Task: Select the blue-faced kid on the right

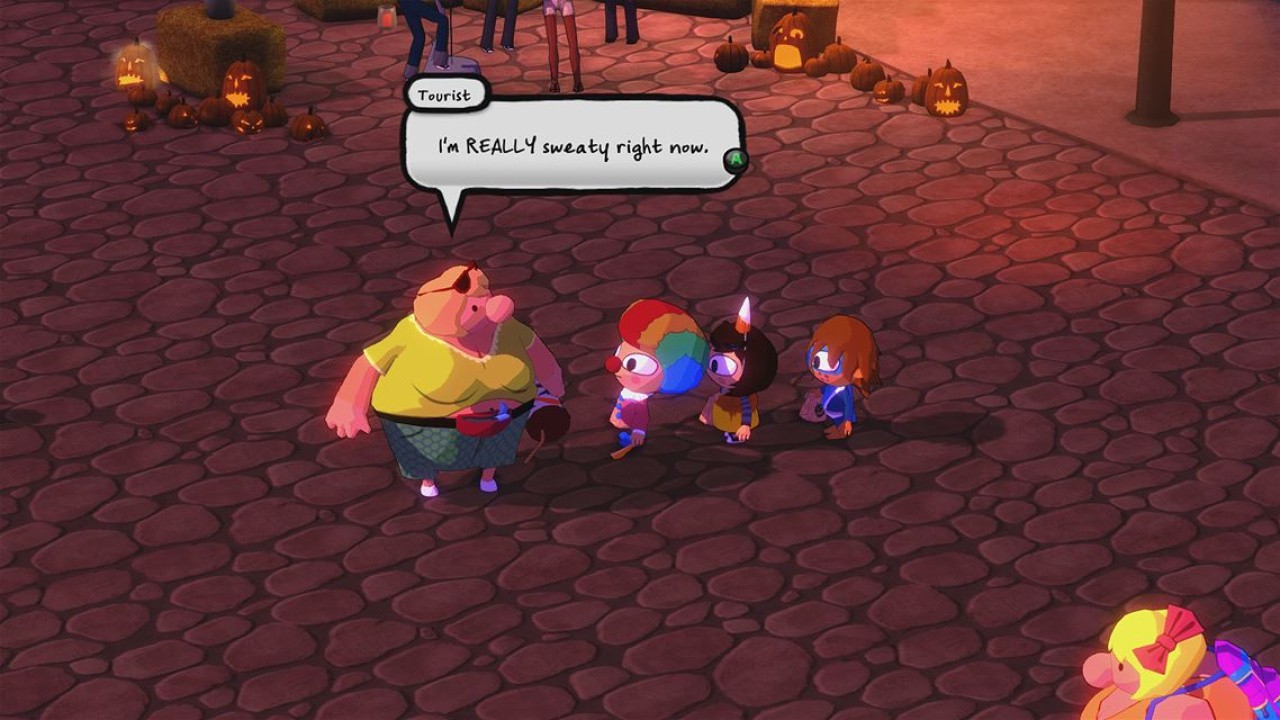Action: 838,380
